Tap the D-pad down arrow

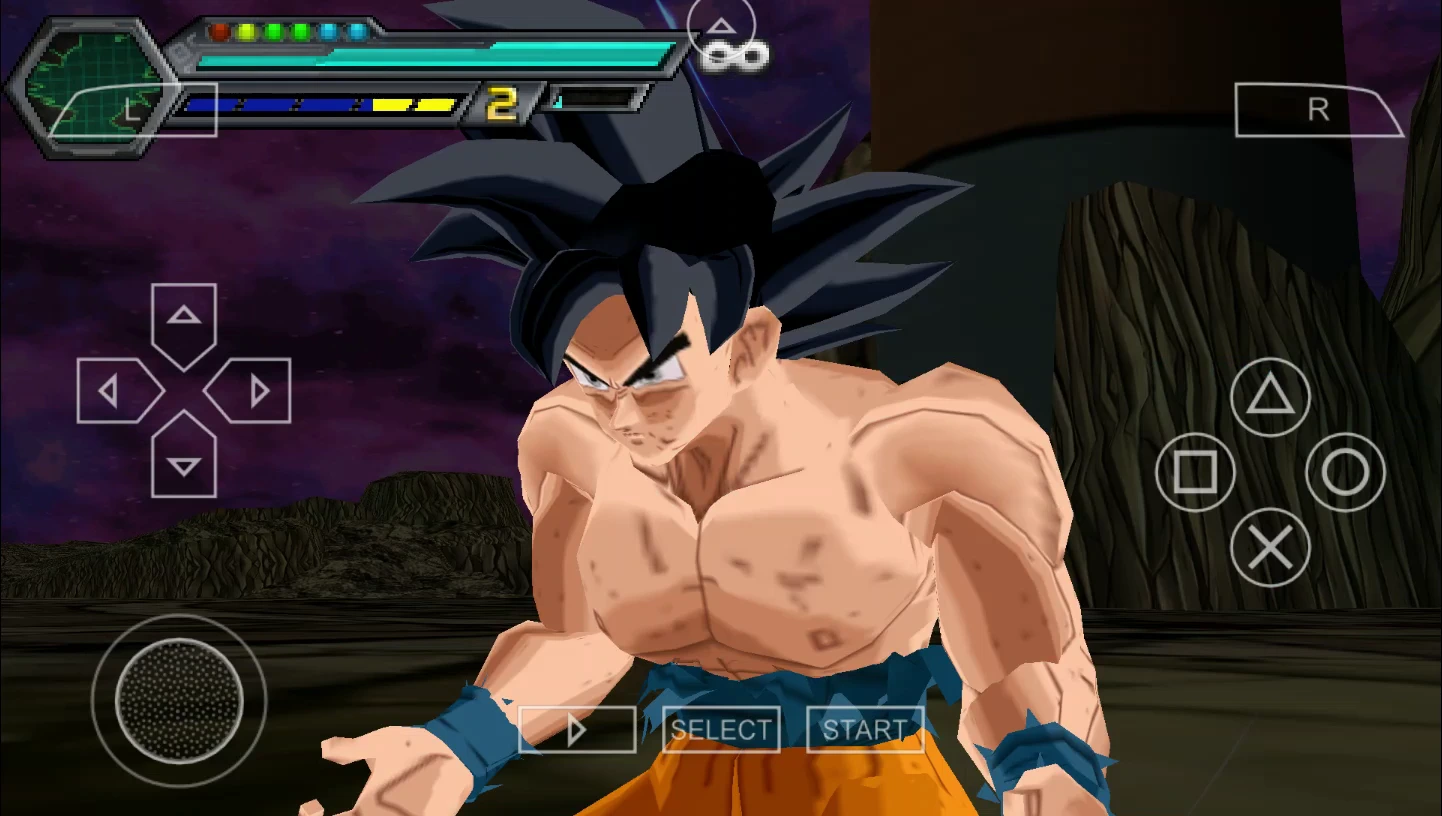(184, 462)
